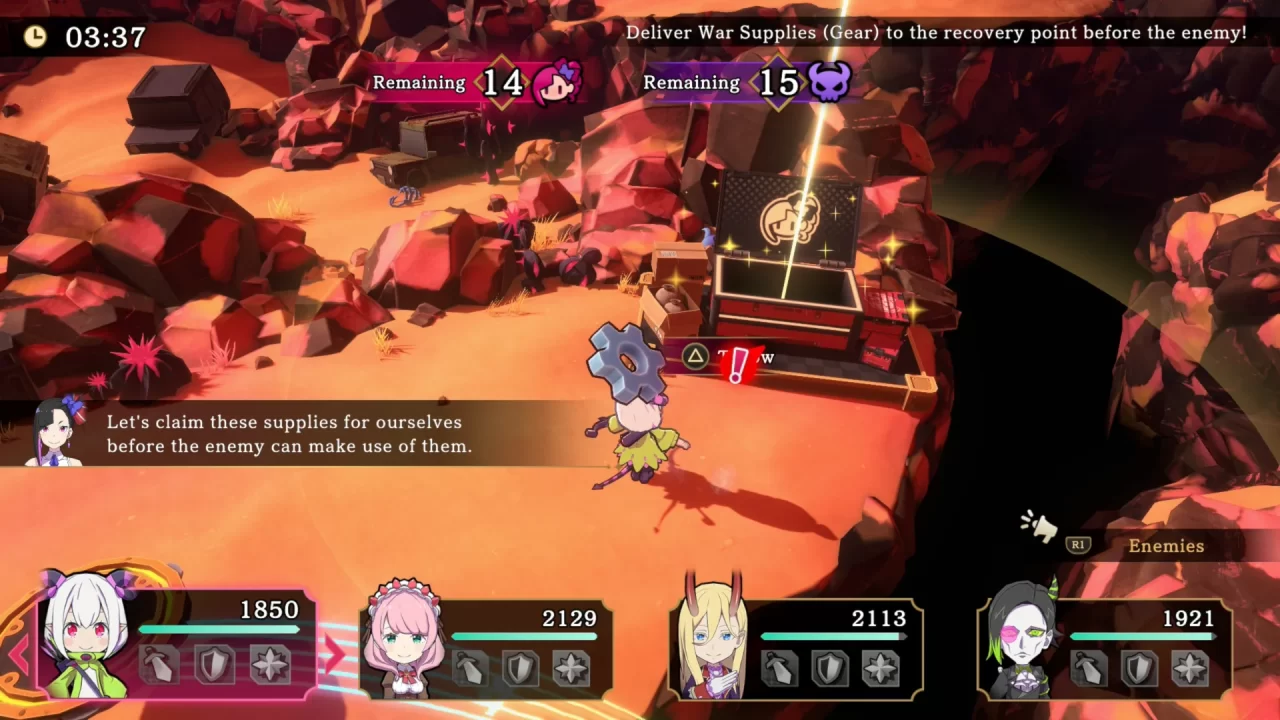Open the Enemies list via the R1 button
The width and height of the screenshot is (1280, 720).
(x=1077, y=546)
